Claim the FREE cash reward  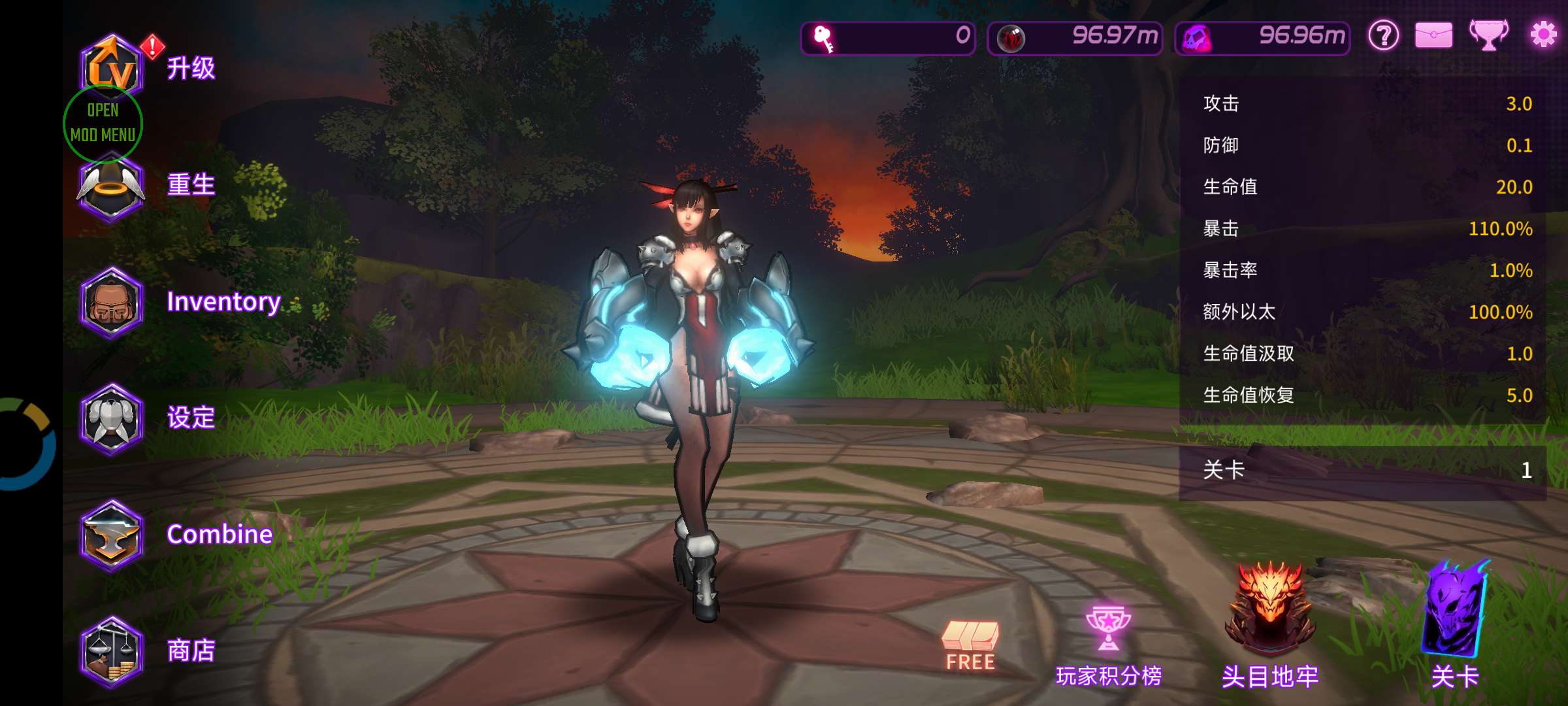pyautogui.click(x=970, y=645)
